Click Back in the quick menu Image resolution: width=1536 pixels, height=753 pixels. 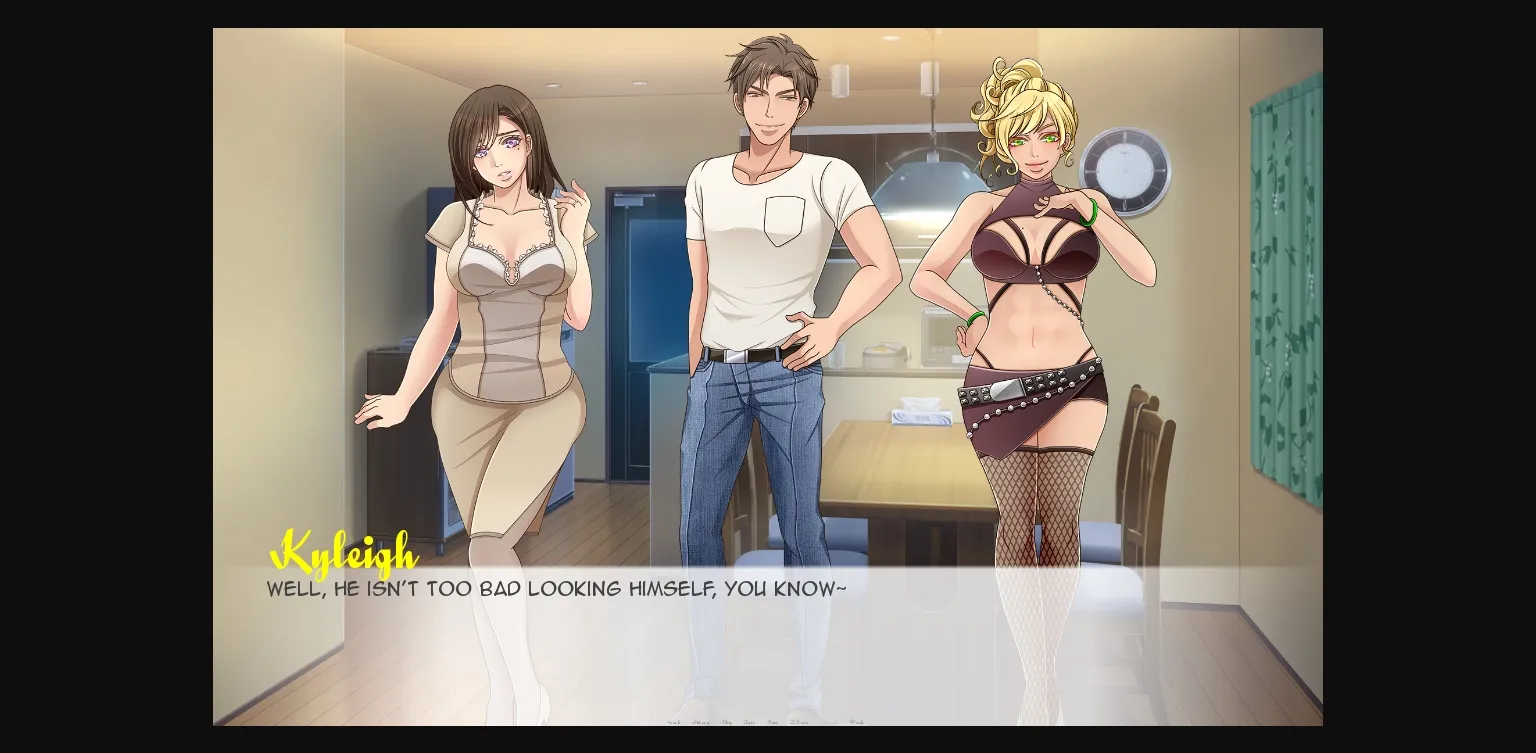[675, 720]
